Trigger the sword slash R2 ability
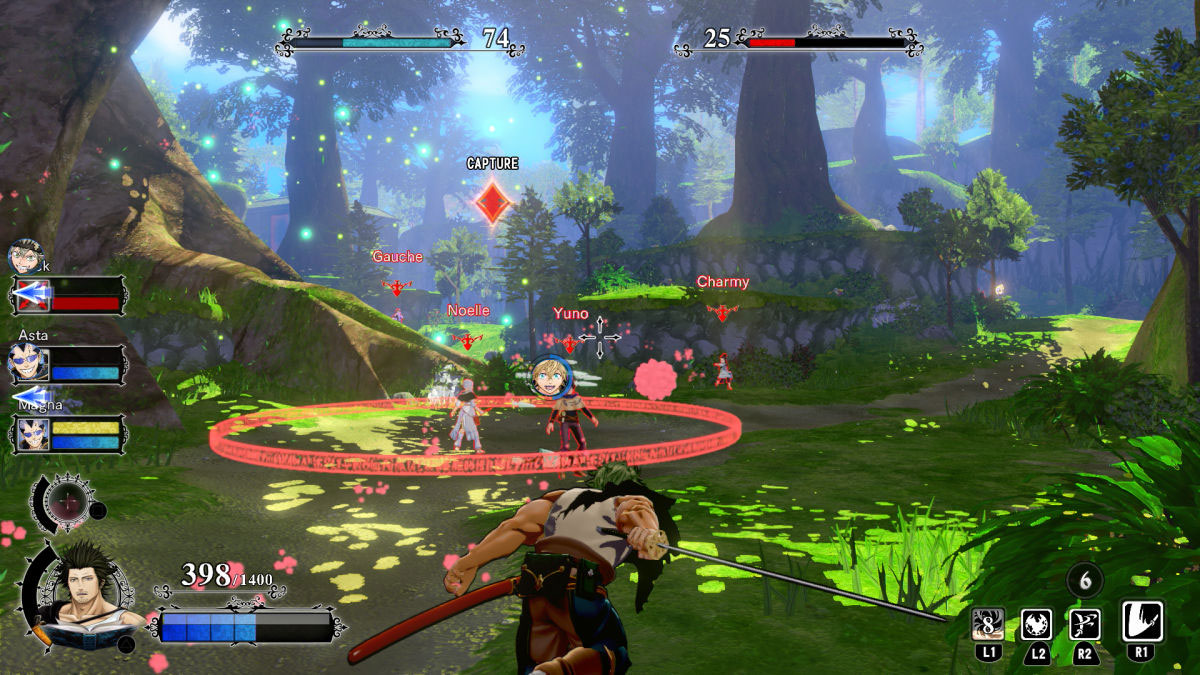The height and width of the screenshot is (675, 1200). [1085, 623]
